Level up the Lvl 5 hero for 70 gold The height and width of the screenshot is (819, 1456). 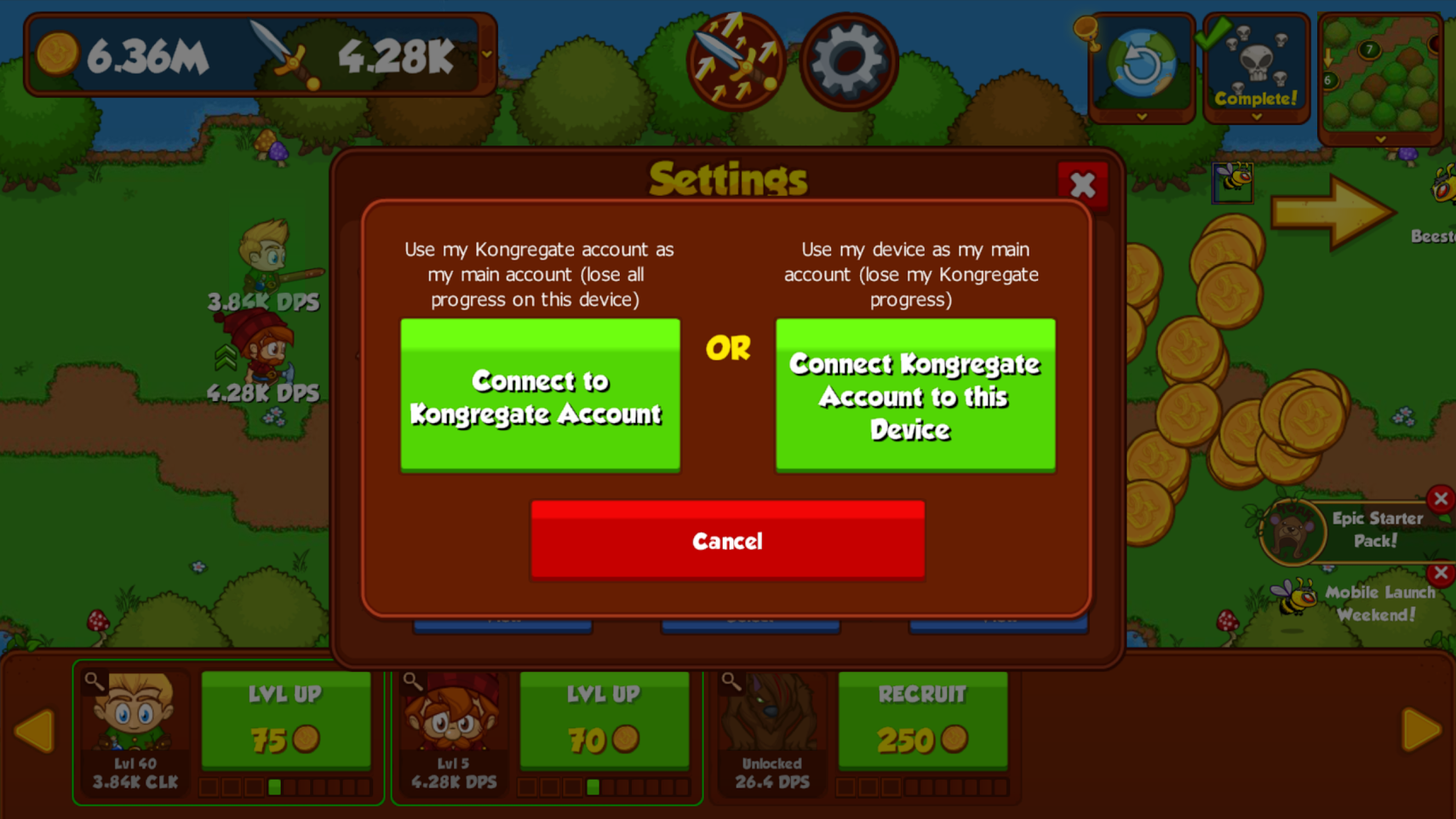pyautogui.click(x=605, y=719)
